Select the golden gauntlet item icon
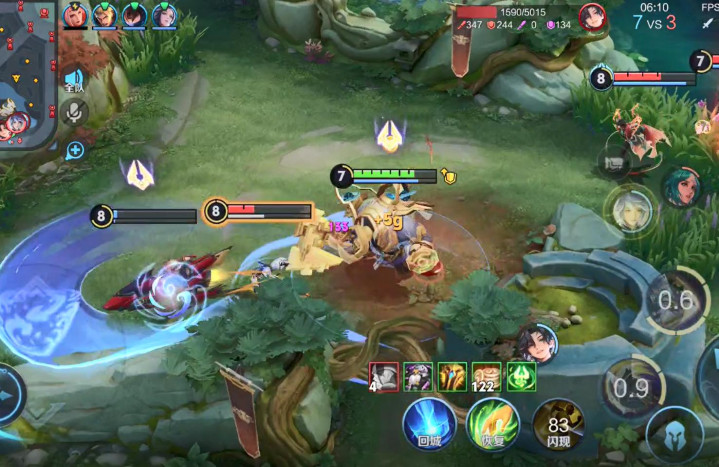 (x=452, y=376)
